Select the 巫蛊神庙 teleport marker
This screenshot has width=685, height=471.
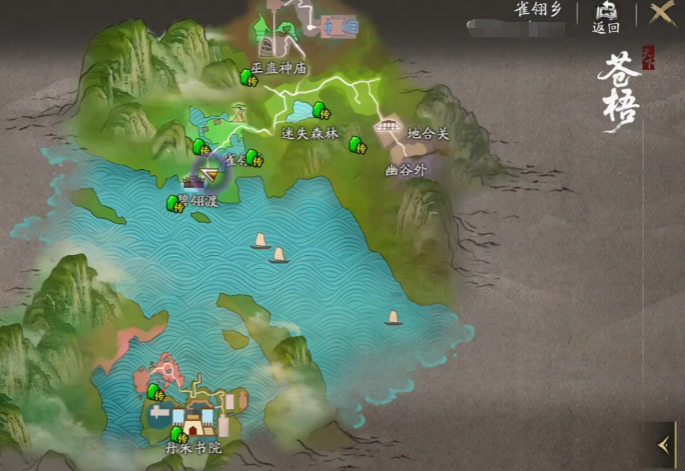(x=248, y=77)
